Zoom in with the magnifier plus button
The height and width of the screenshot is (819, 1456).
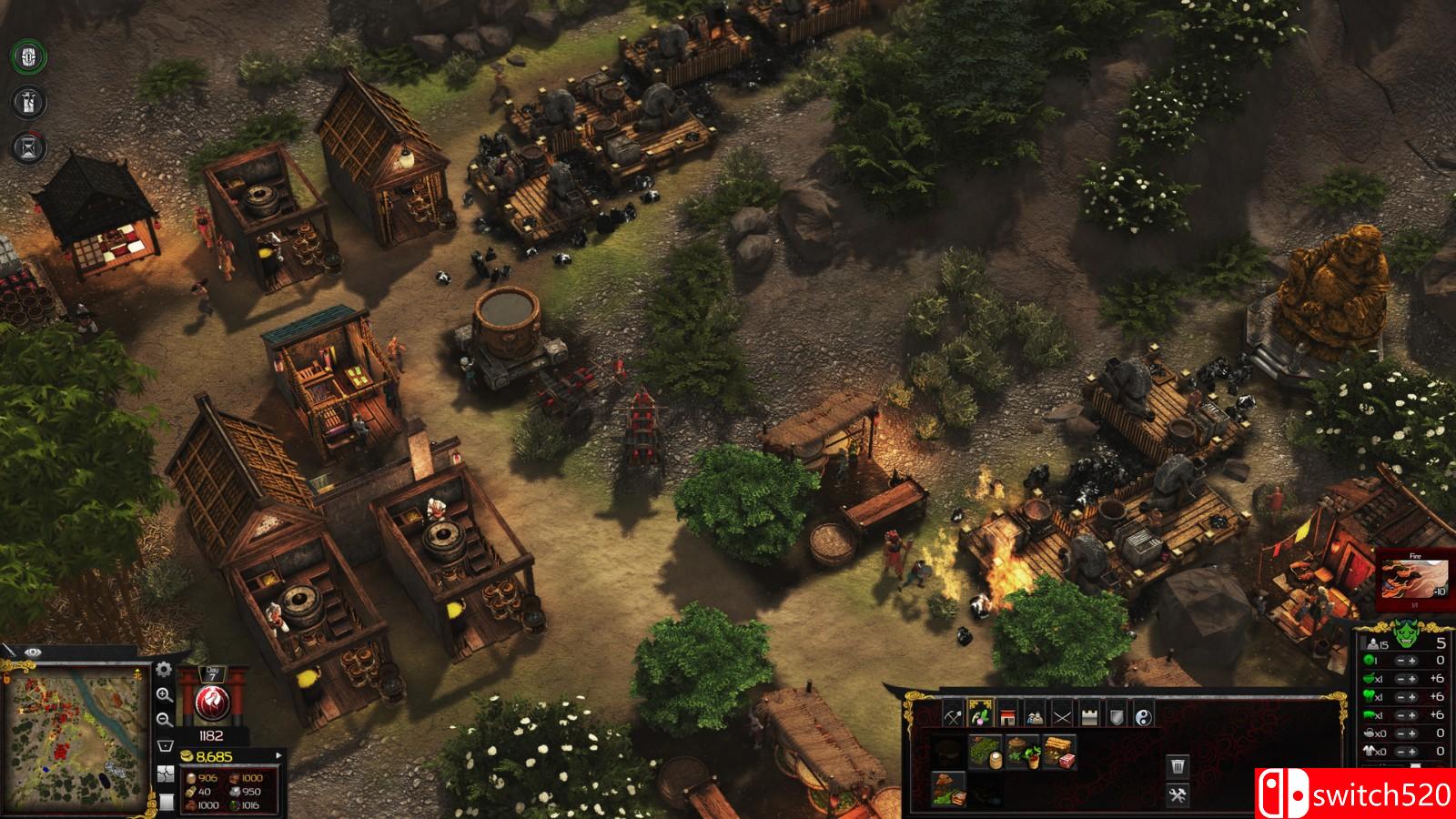pyautogui.click(x=165, y=695)
